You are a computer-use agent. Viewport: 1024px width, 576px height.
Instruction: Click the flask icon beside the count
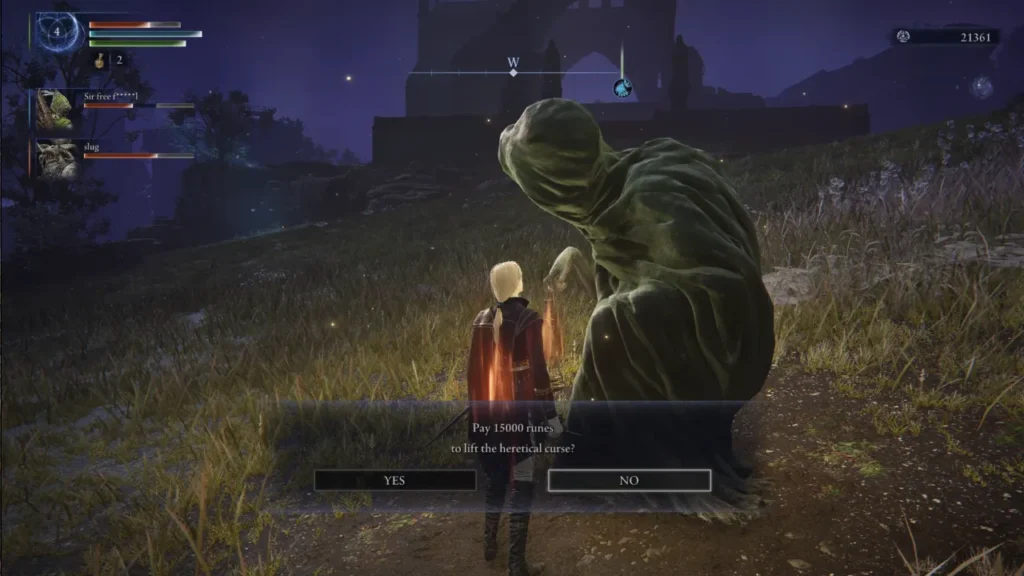tap(101, 60)
